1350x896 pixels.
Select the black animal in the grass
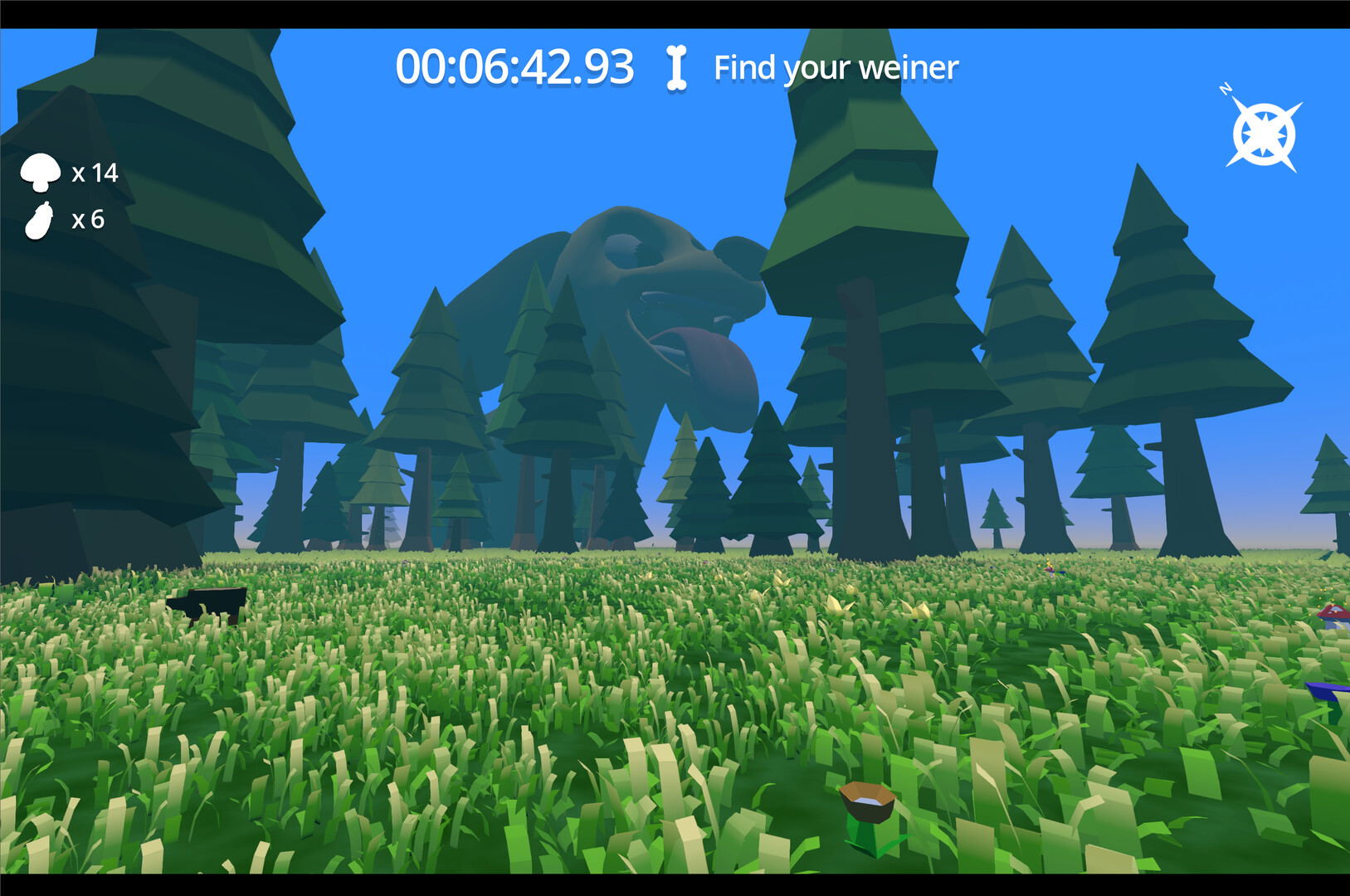click(x=207, y=604)
